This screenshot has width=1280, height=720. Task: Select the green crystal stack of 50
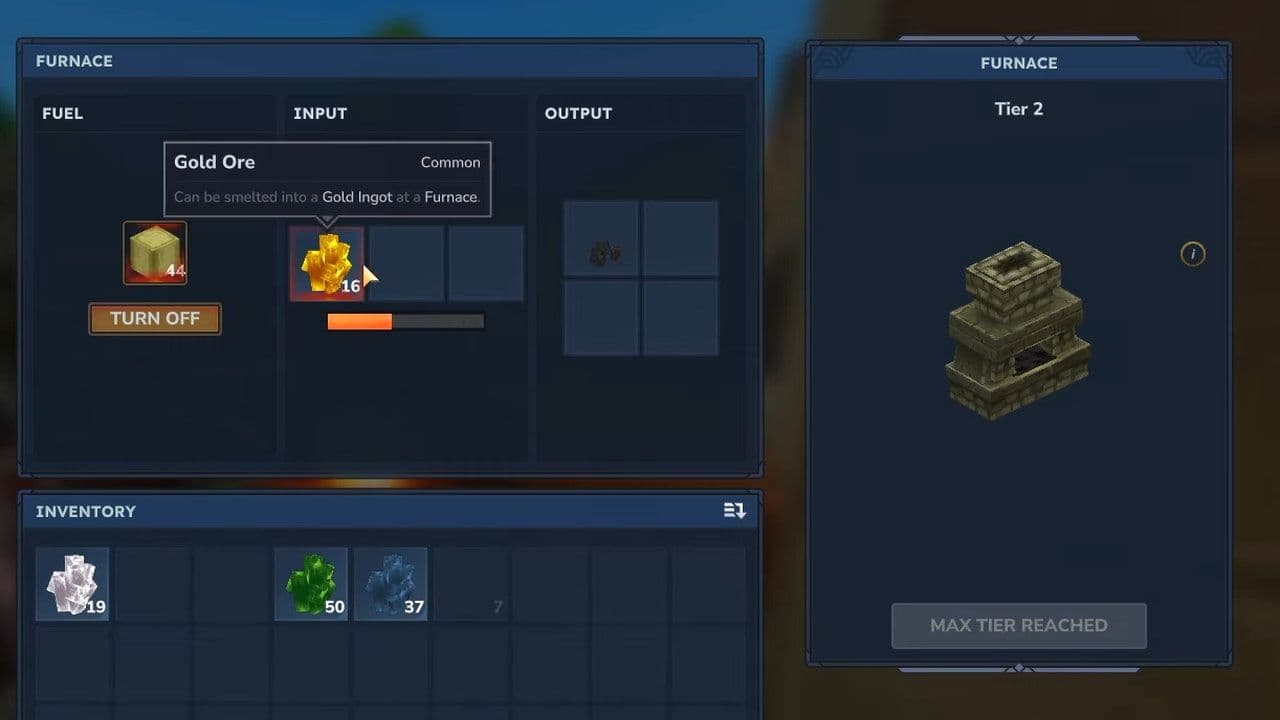click(x=311, y=584)
